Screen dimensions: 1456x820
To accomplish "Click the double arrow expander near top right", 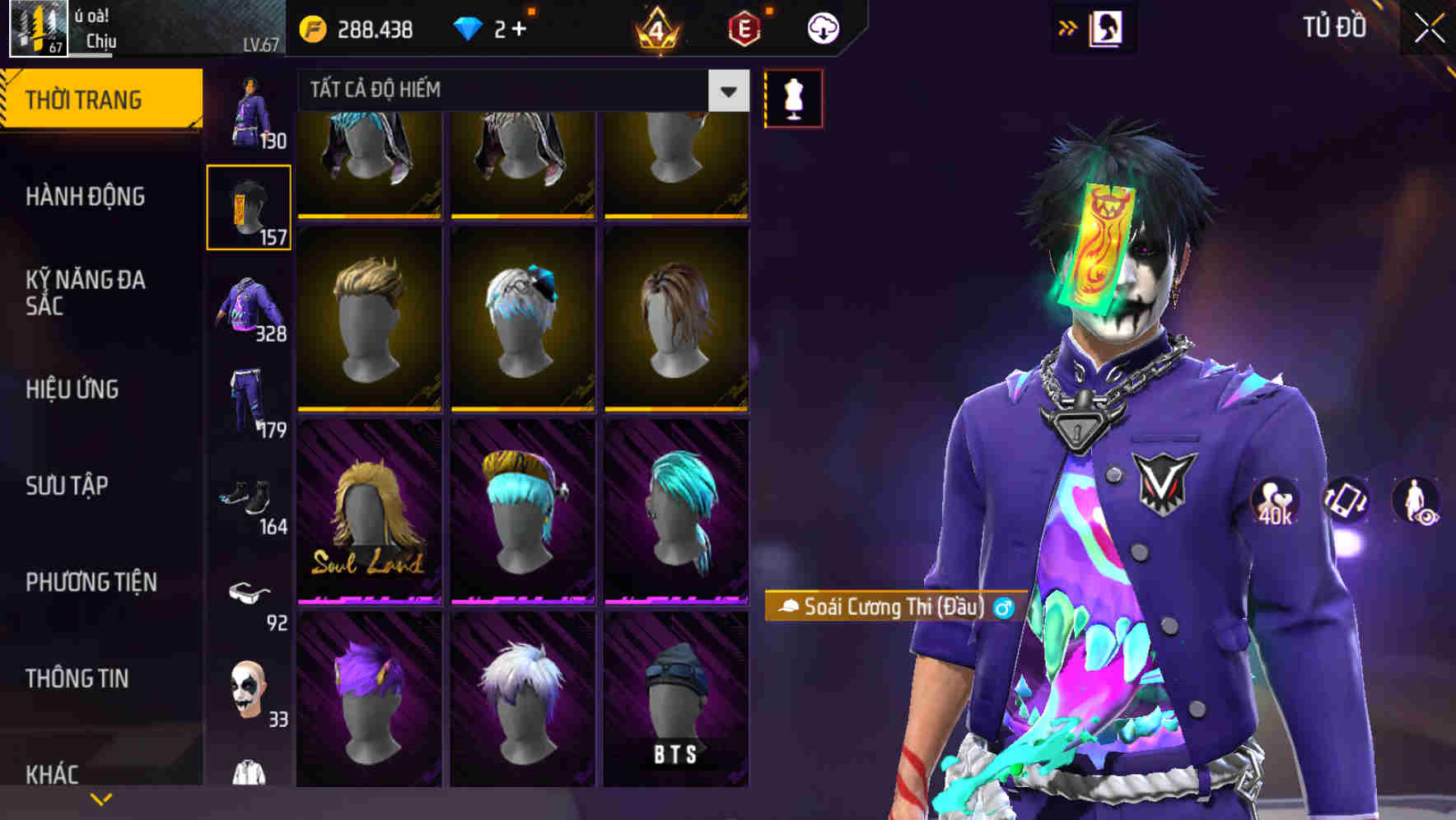I will (1066, 27).
